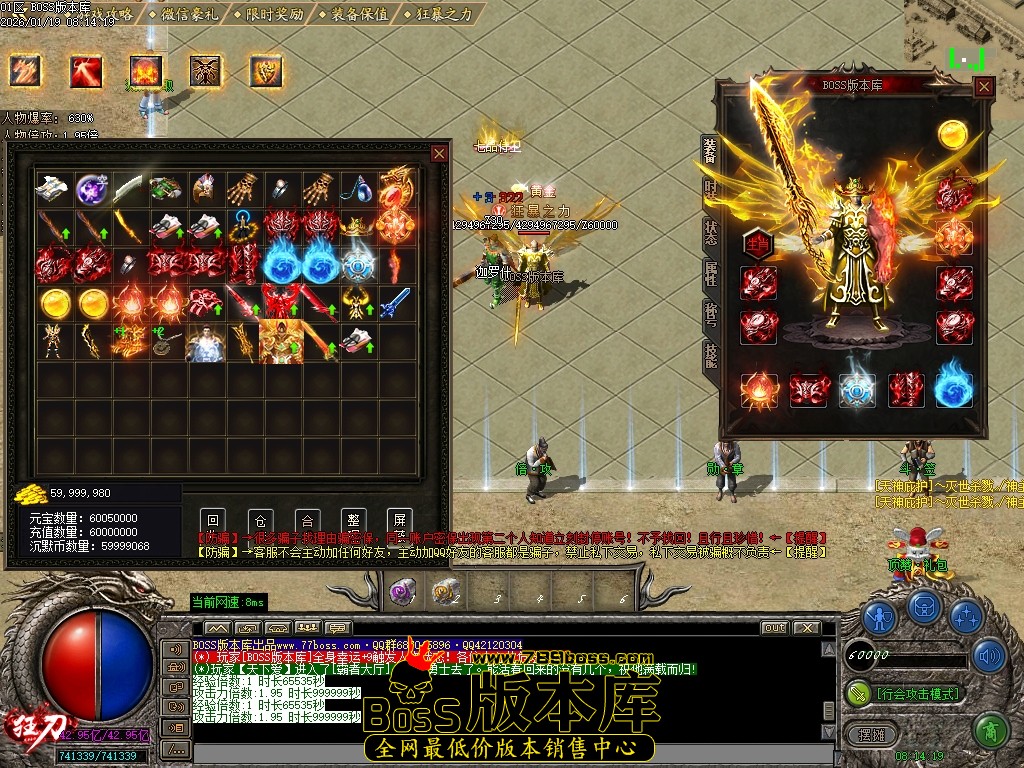Select the blue flame orb equipment slot
The image size is (1024, 768).
[953, 390]
